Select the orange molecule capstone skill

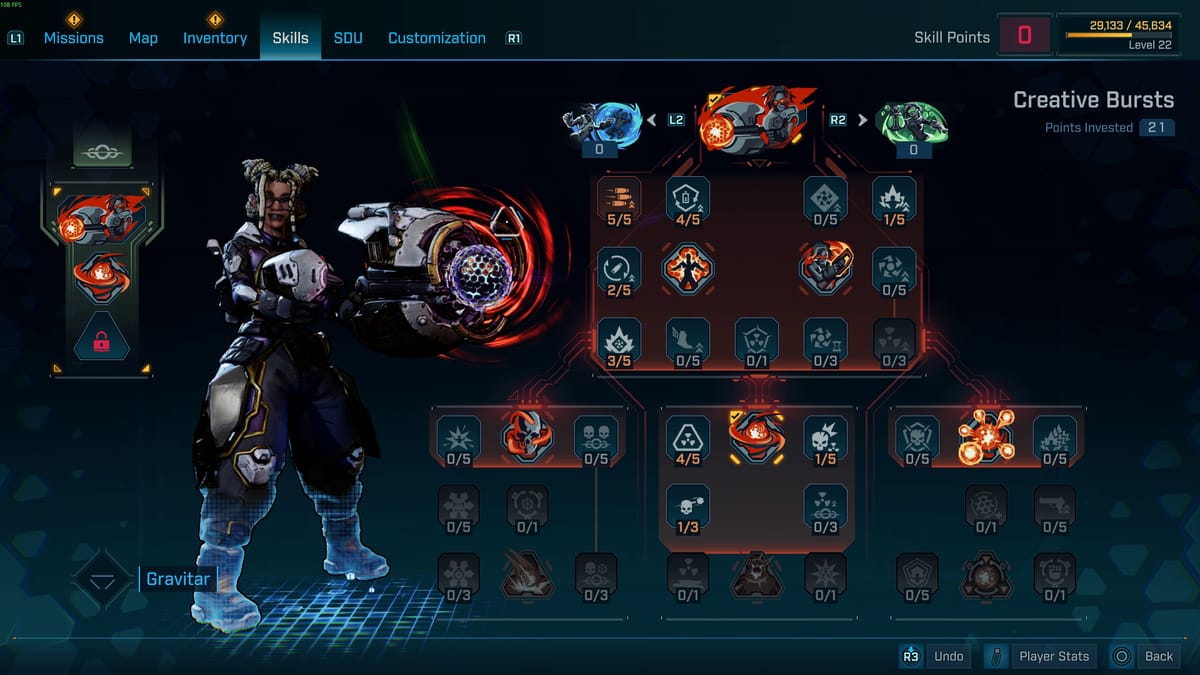[x=986, y=438]
